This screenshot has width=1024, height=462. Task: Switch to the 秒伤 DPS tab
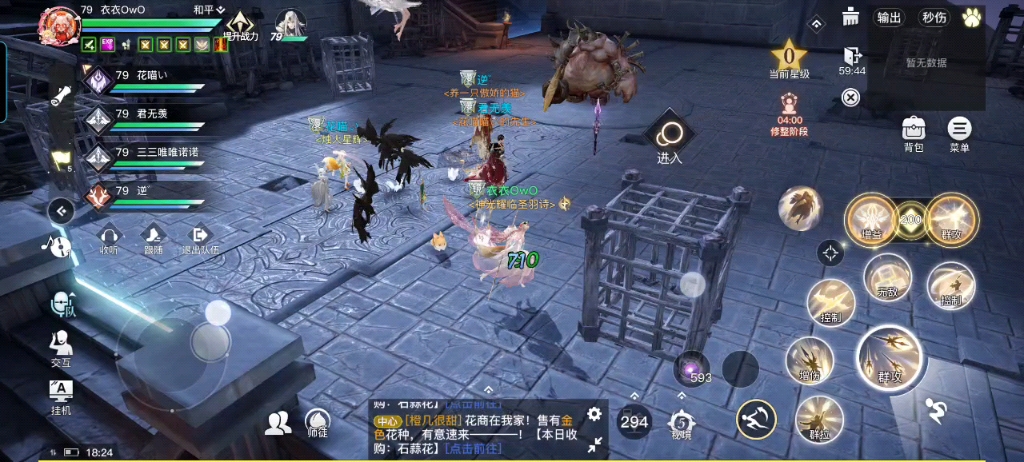[934, 17]
